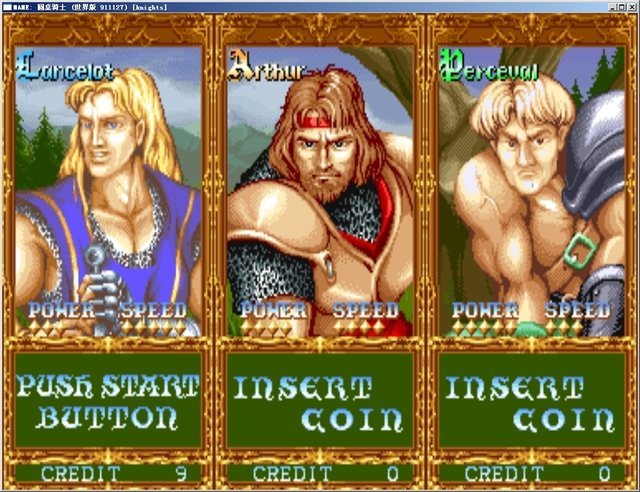The height and width of the screenshot is (492, 640).
Task: Pick the Perceval character card
Action: 531,190
